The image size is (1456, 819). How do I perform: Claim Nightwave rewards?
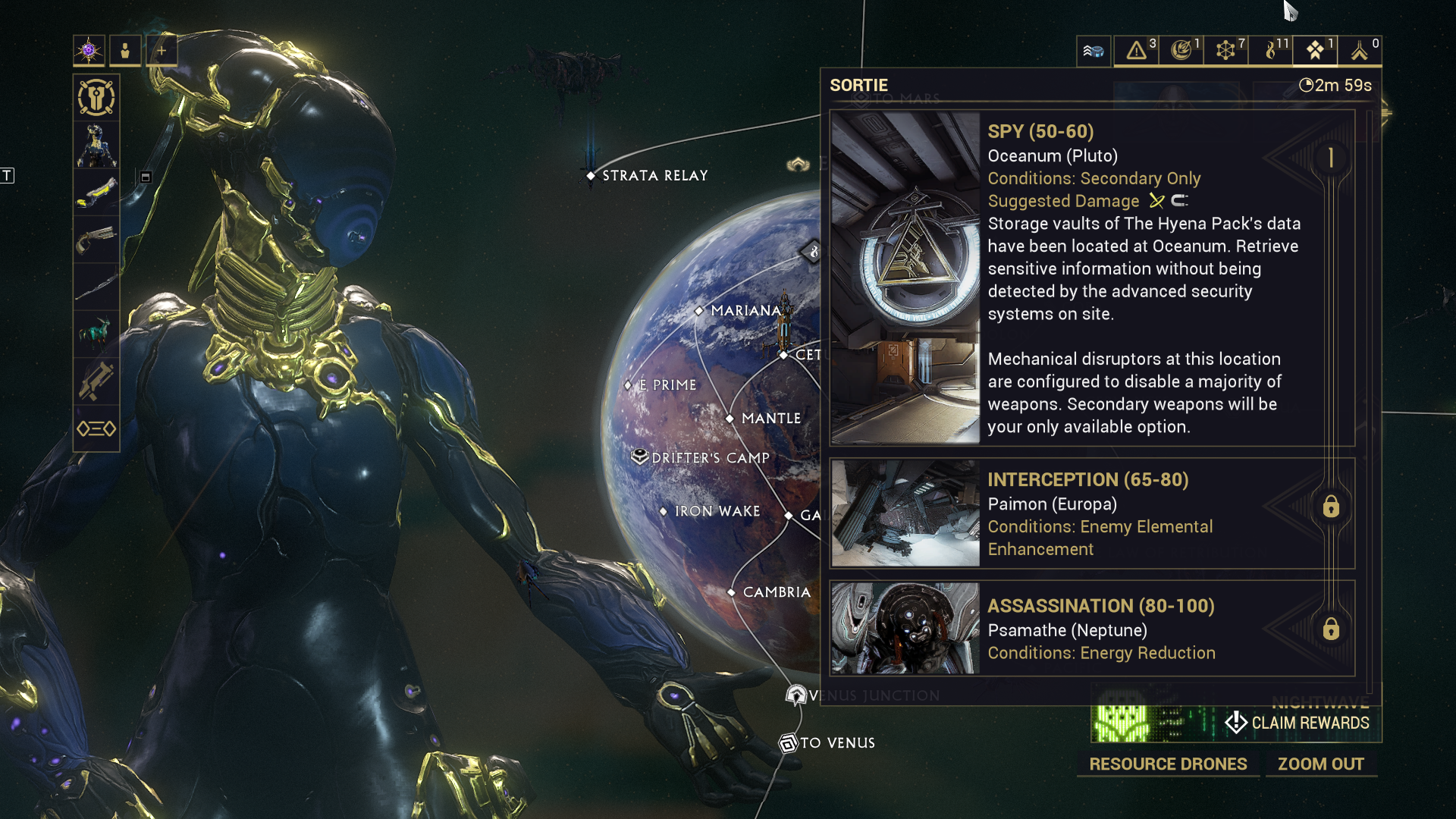tap(1298, 723)
